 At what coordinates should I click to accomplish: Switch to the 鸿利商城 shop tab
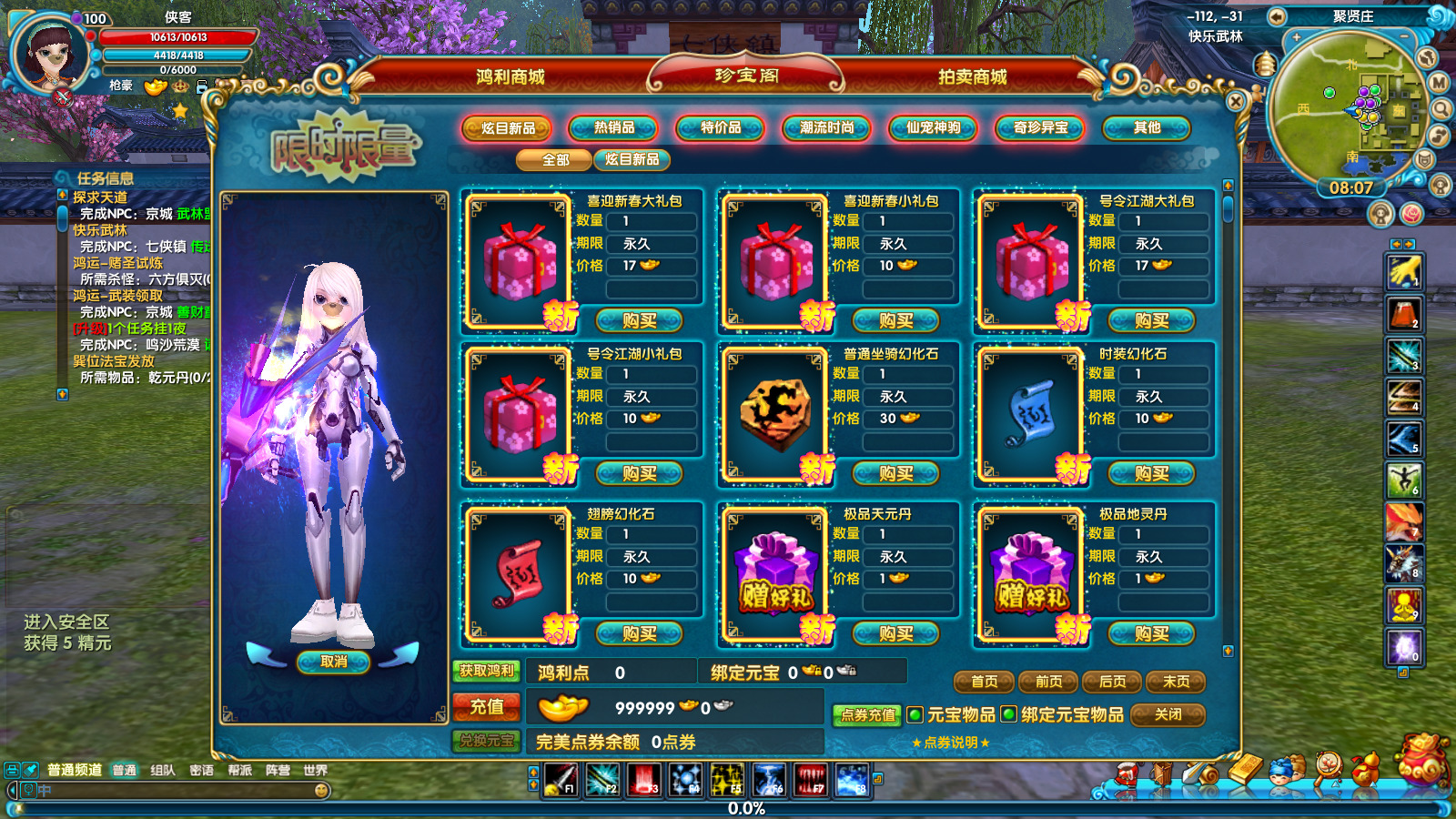510,77
